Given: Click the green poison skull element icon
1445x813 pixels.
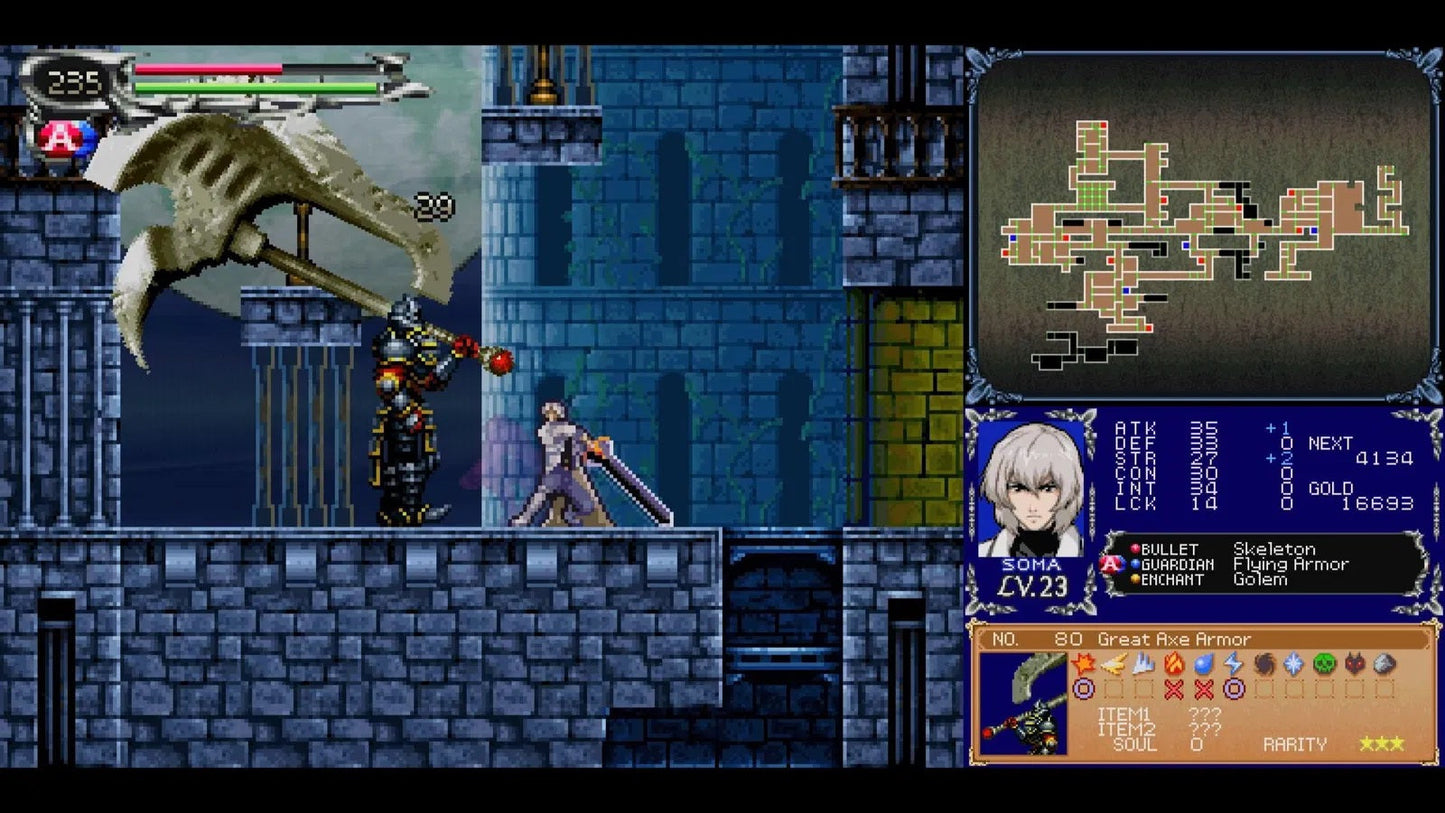Looking at the screenshot, I should point(1322,663).
